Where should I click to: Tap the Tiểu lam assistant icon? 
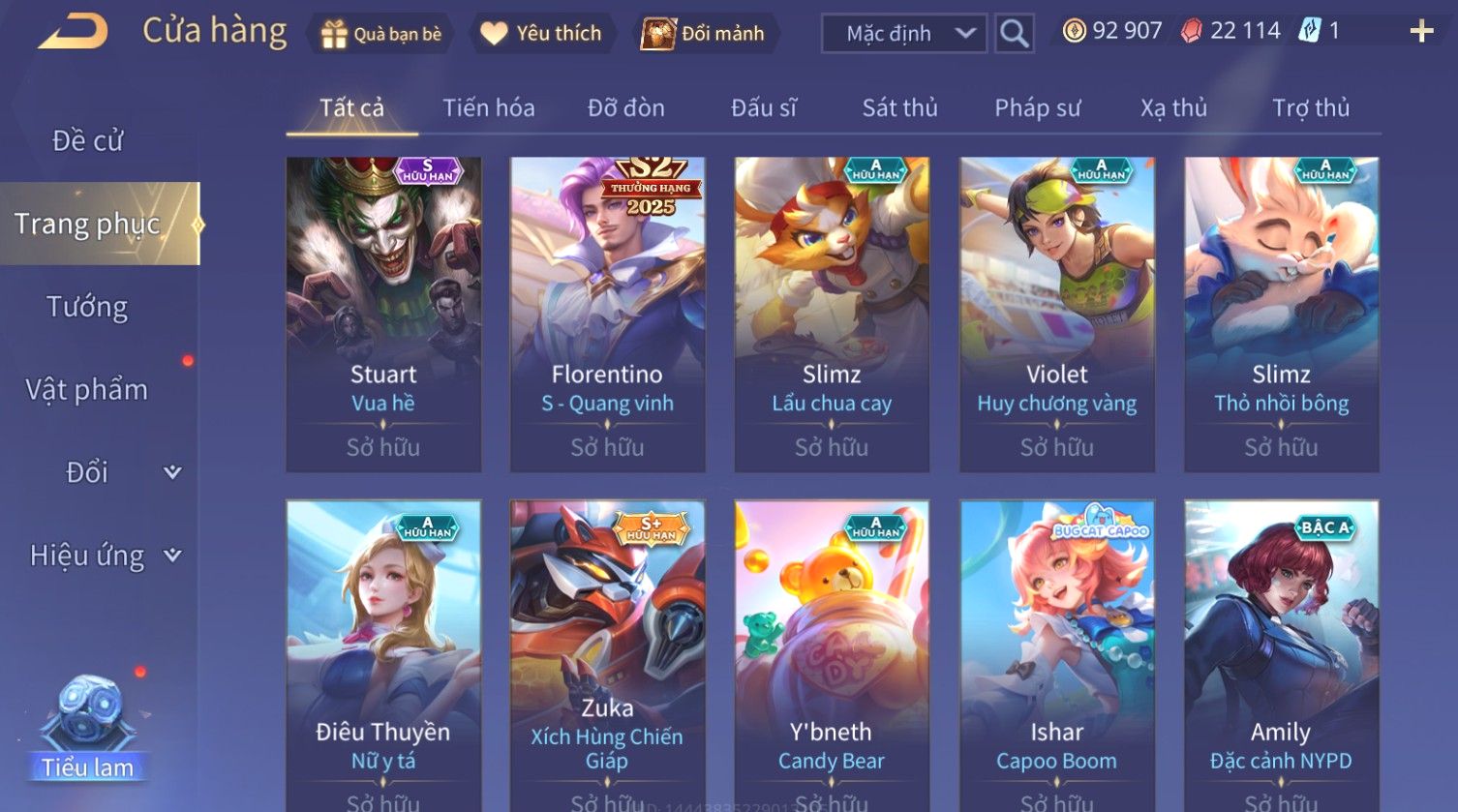pos(89,728)
